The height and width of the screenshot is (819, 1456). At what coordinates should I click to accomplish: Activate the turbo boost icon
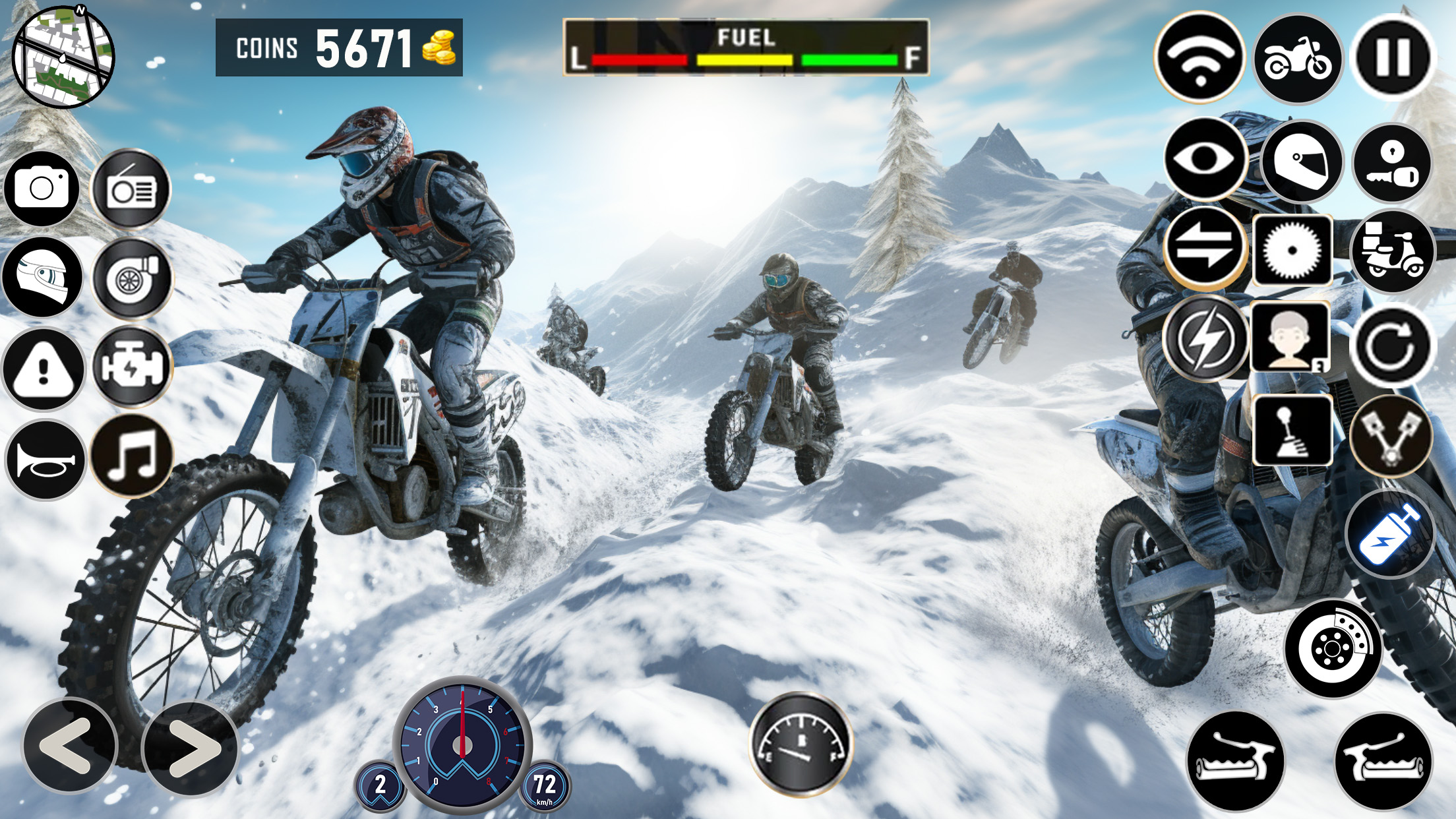click(x=131, y=279)
